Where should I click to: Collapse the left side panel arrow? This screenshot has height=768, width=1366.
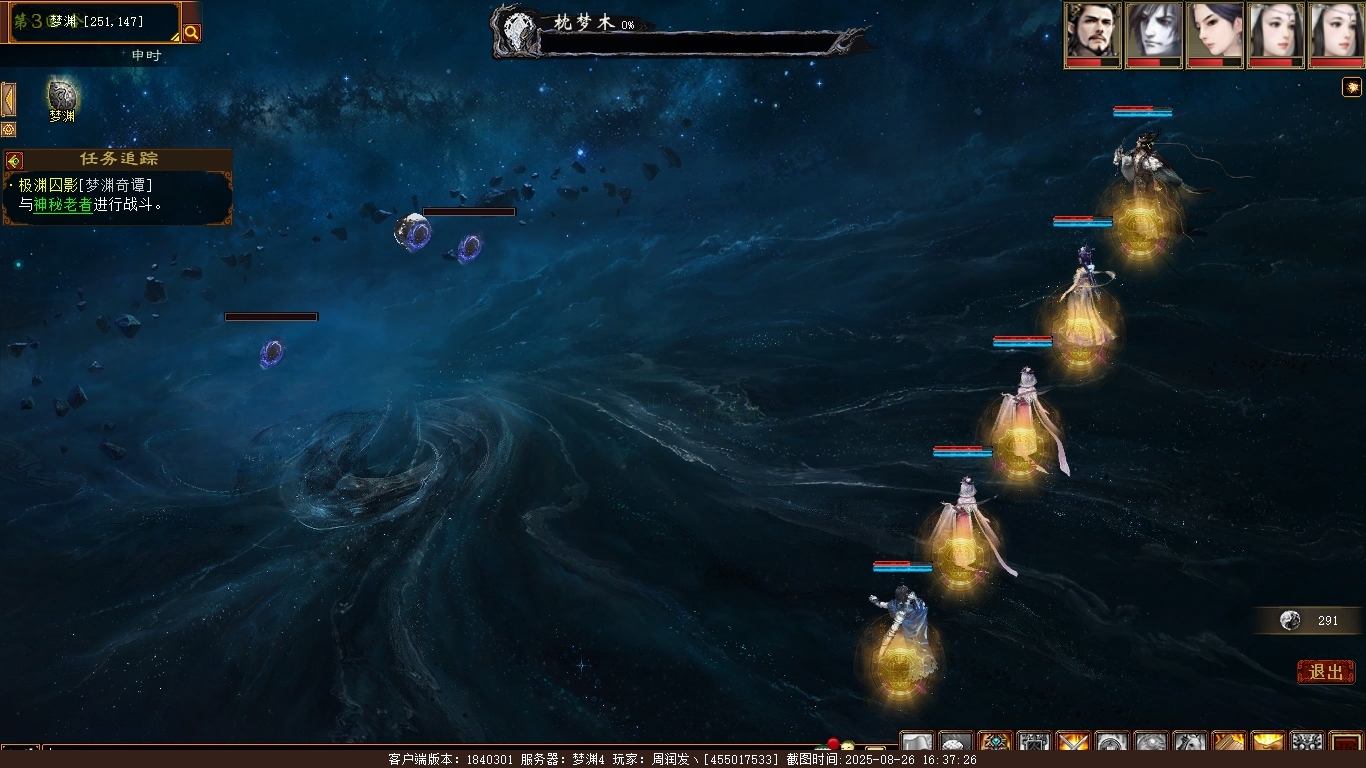coord(8,100)
